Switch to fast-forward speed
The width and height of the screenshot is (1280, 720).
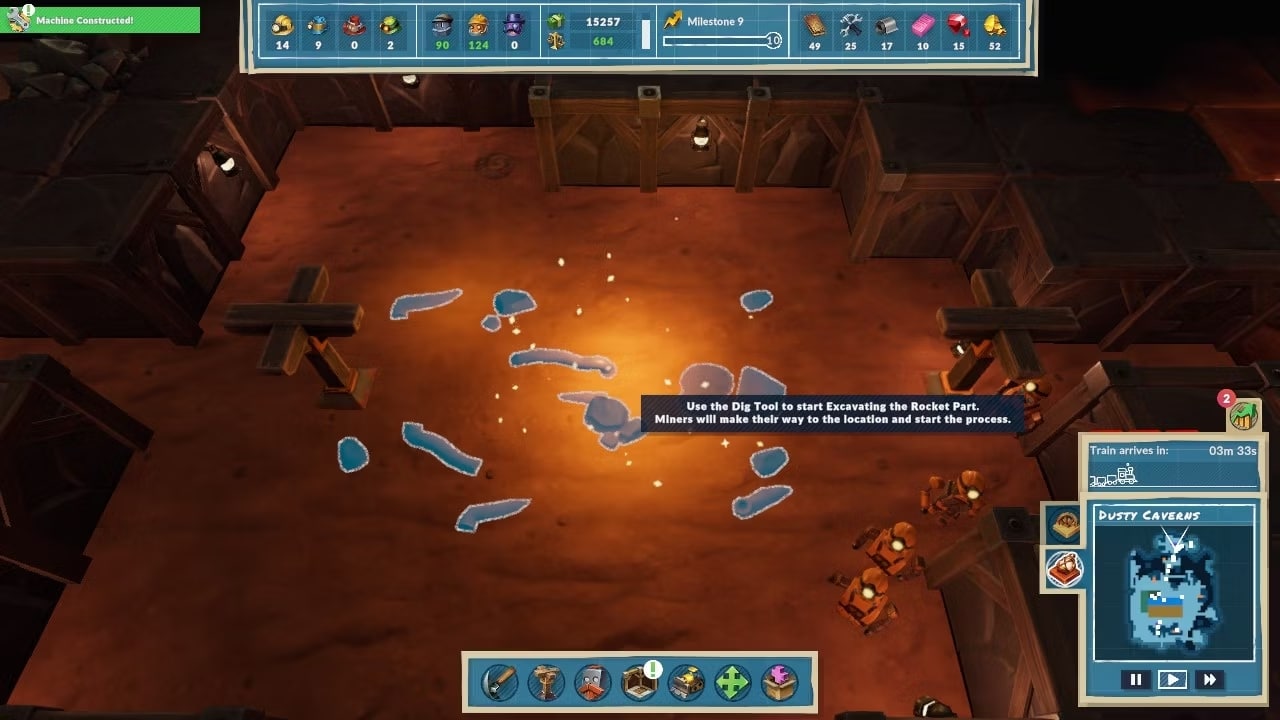(x=1209, y=680)
